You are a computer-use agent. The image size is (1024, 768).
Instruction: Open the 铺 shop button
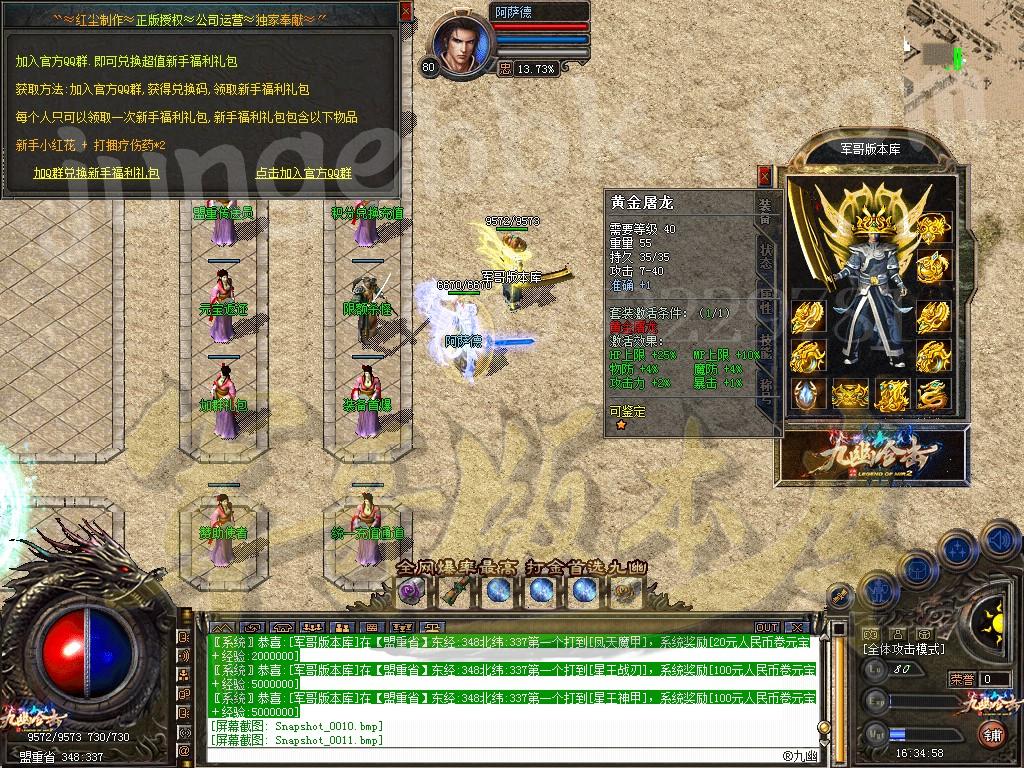(x=993, y=735)
